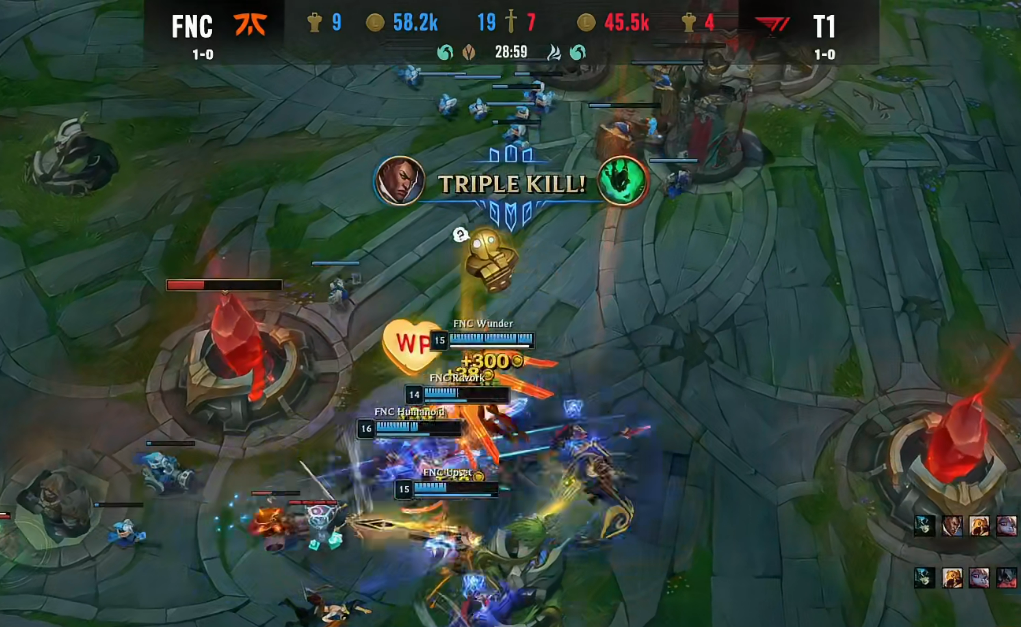The image size is (1021, 627).
Task: Click the Fnatic team logo on scoreboard
Action: coord(248,24)
